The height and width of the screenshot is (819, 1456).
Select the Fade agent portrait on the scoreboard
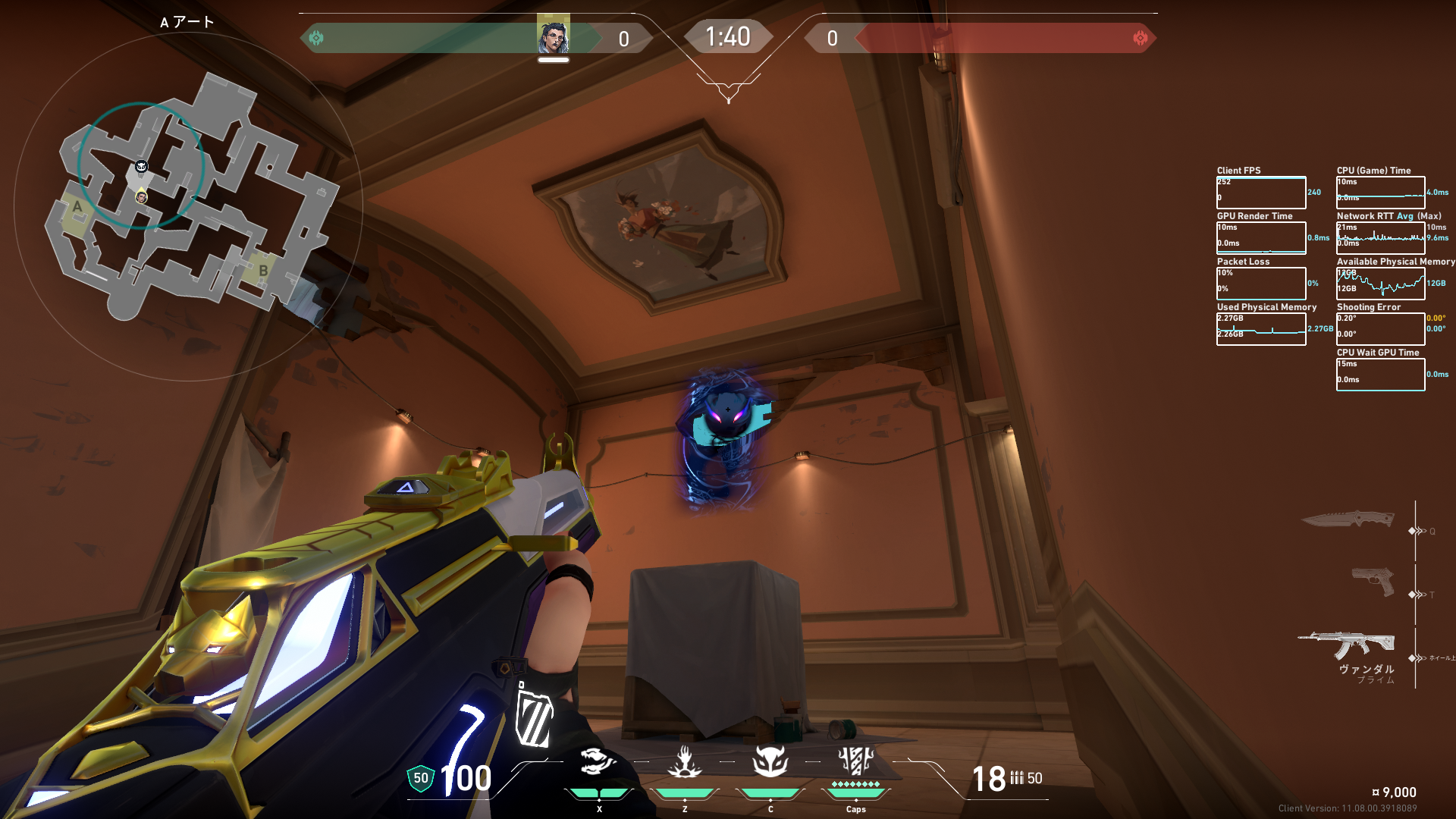(x=553, y=36)
